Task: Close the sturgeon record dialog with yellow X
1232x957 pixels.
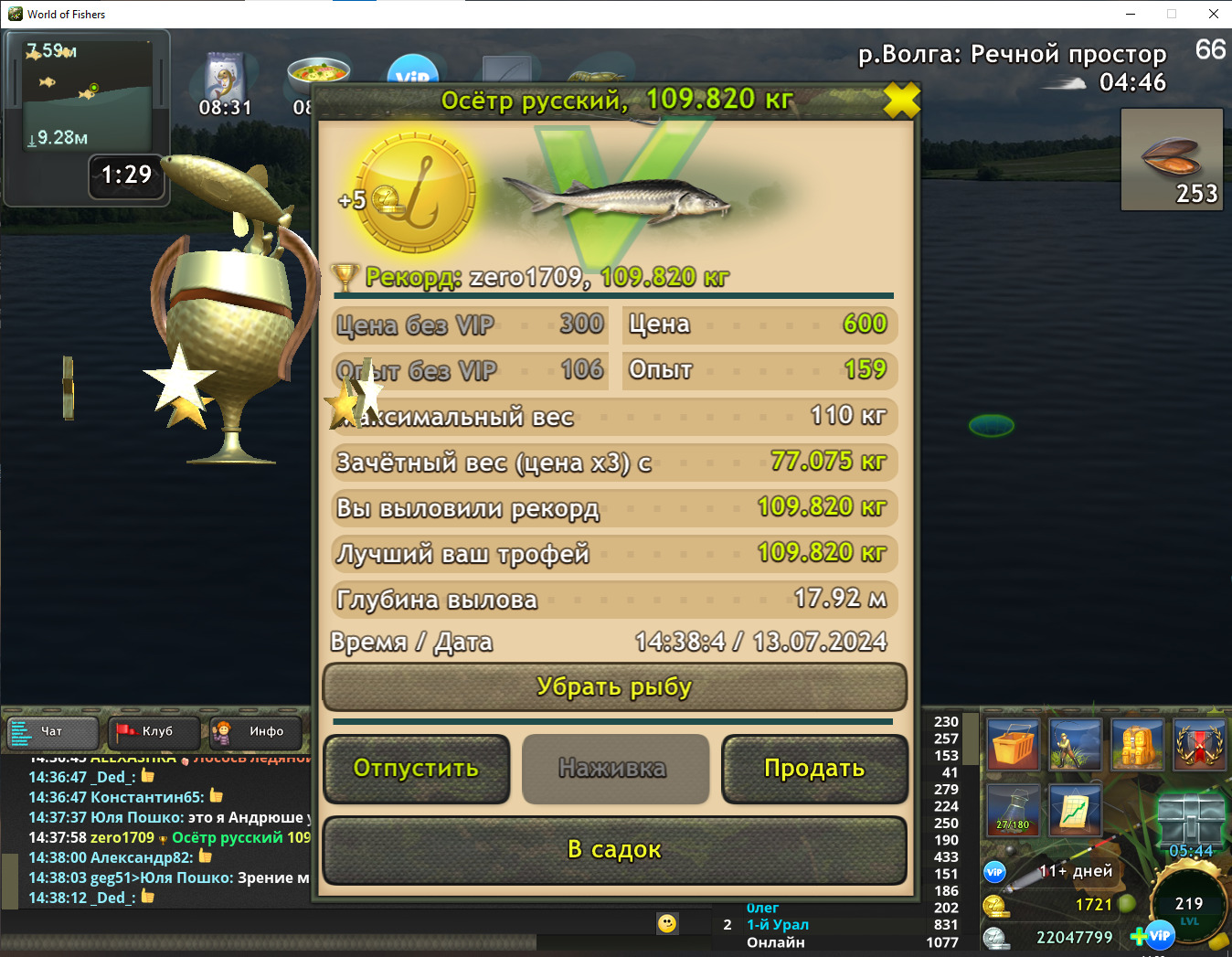Action: (x=901, y=101)
